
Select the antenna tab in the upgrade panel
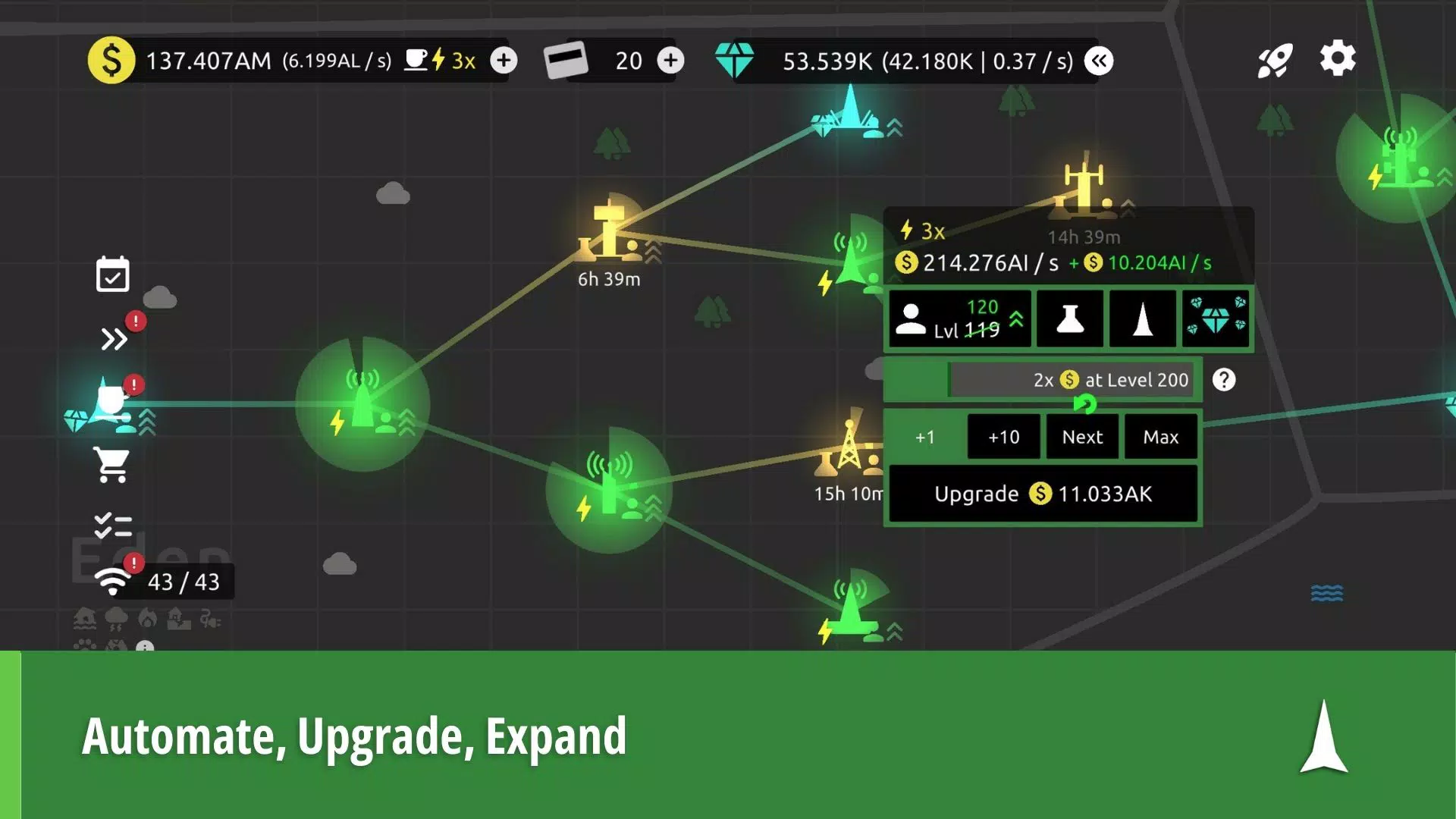click(x=1143, y=318)
